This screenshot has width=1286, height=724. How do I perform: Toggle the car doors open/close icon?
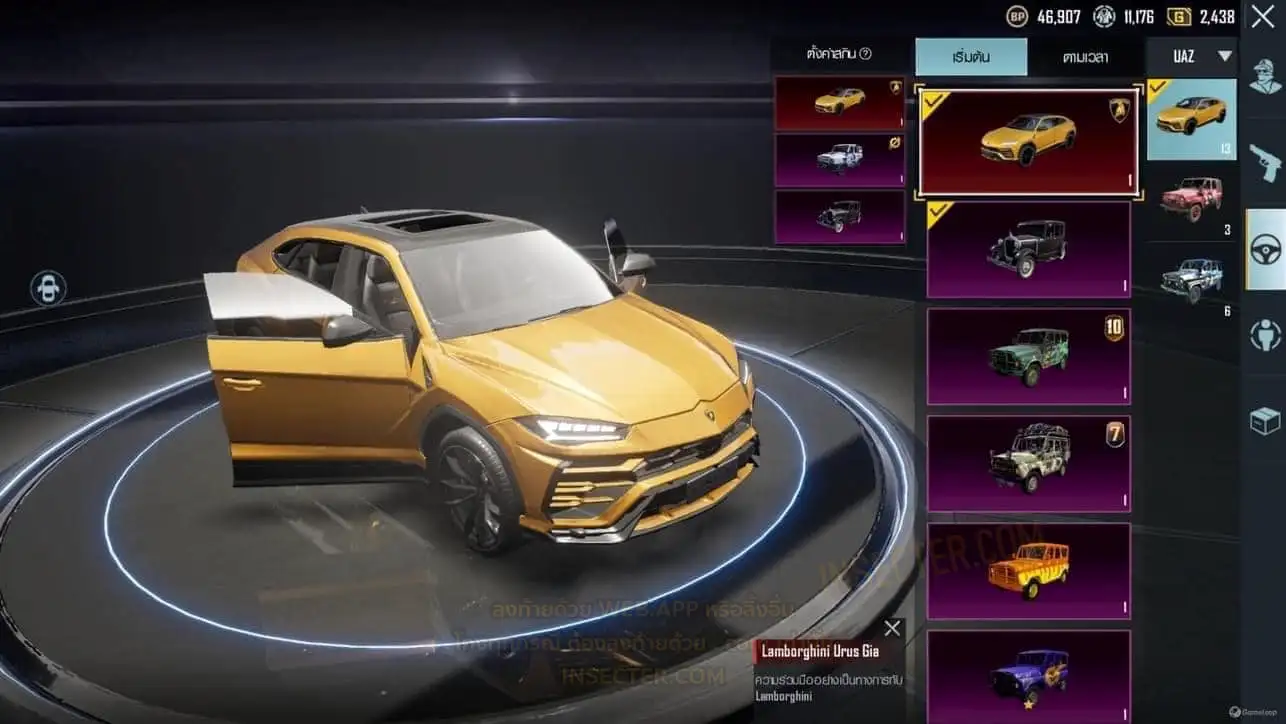click(48, 288)
